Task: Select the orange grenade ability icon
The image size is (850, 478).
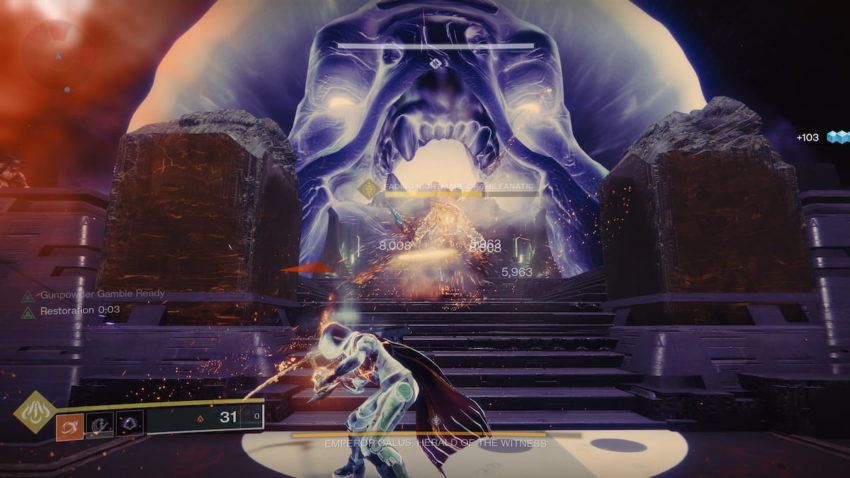Action: (x=70, y=424)
